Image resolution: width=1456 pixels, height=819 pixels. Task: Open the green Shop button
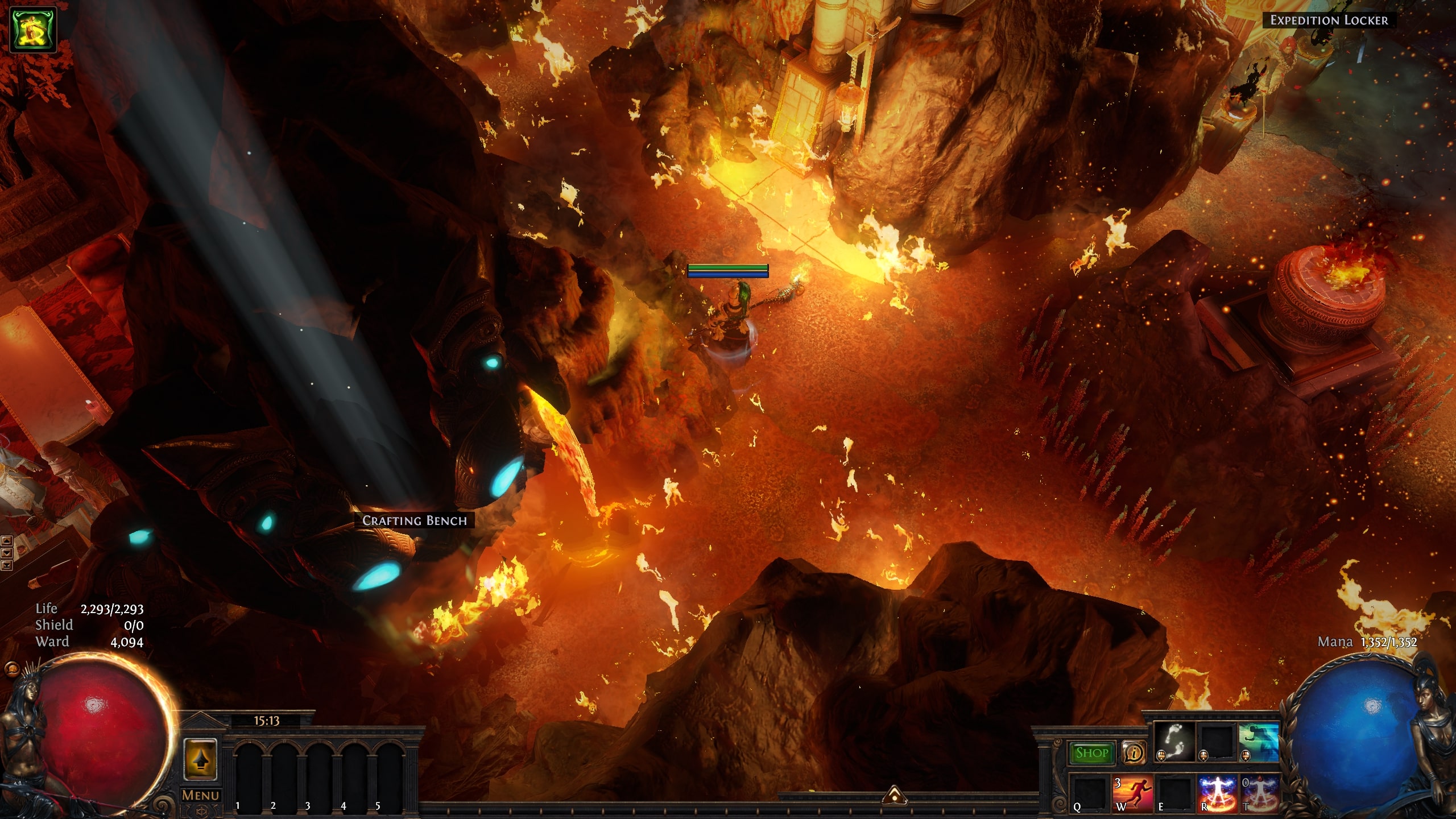click(1091, 753)
